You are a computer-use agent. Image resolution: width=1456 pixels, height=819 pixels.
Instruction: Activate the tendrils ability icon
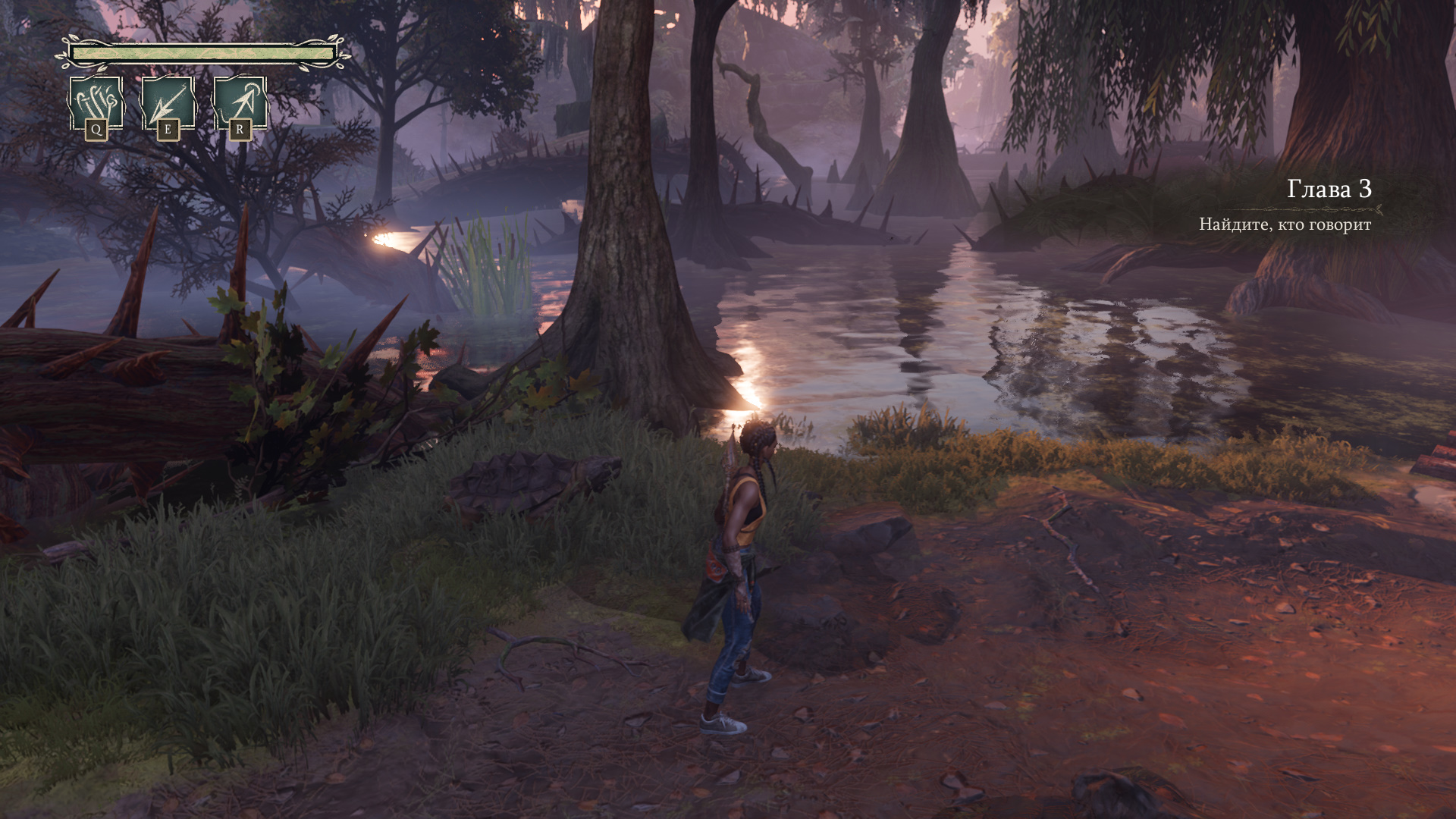pyautogui.click(x=96, y=104)
